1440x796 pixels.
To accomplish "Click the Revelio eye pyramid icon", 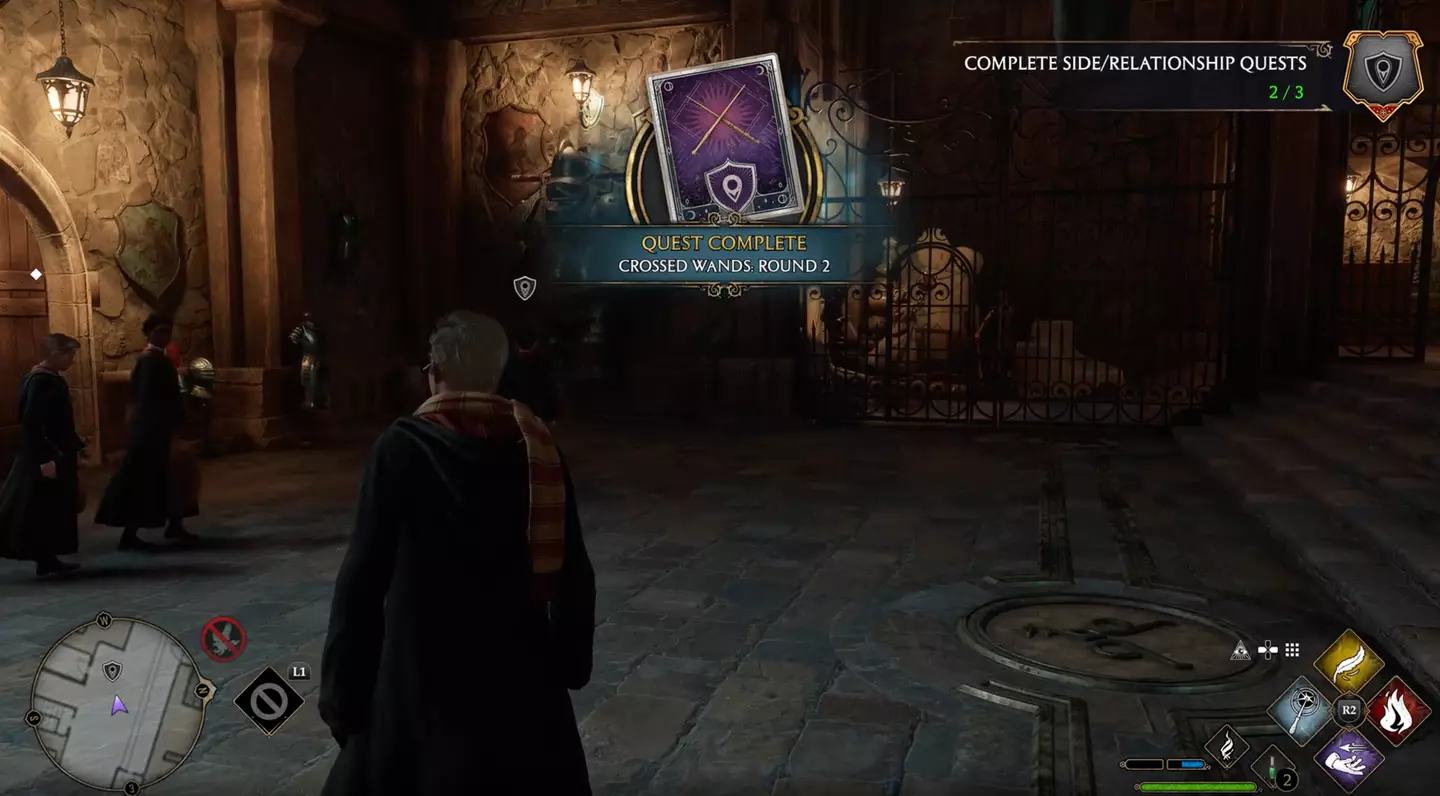I will pos(1241,649).
